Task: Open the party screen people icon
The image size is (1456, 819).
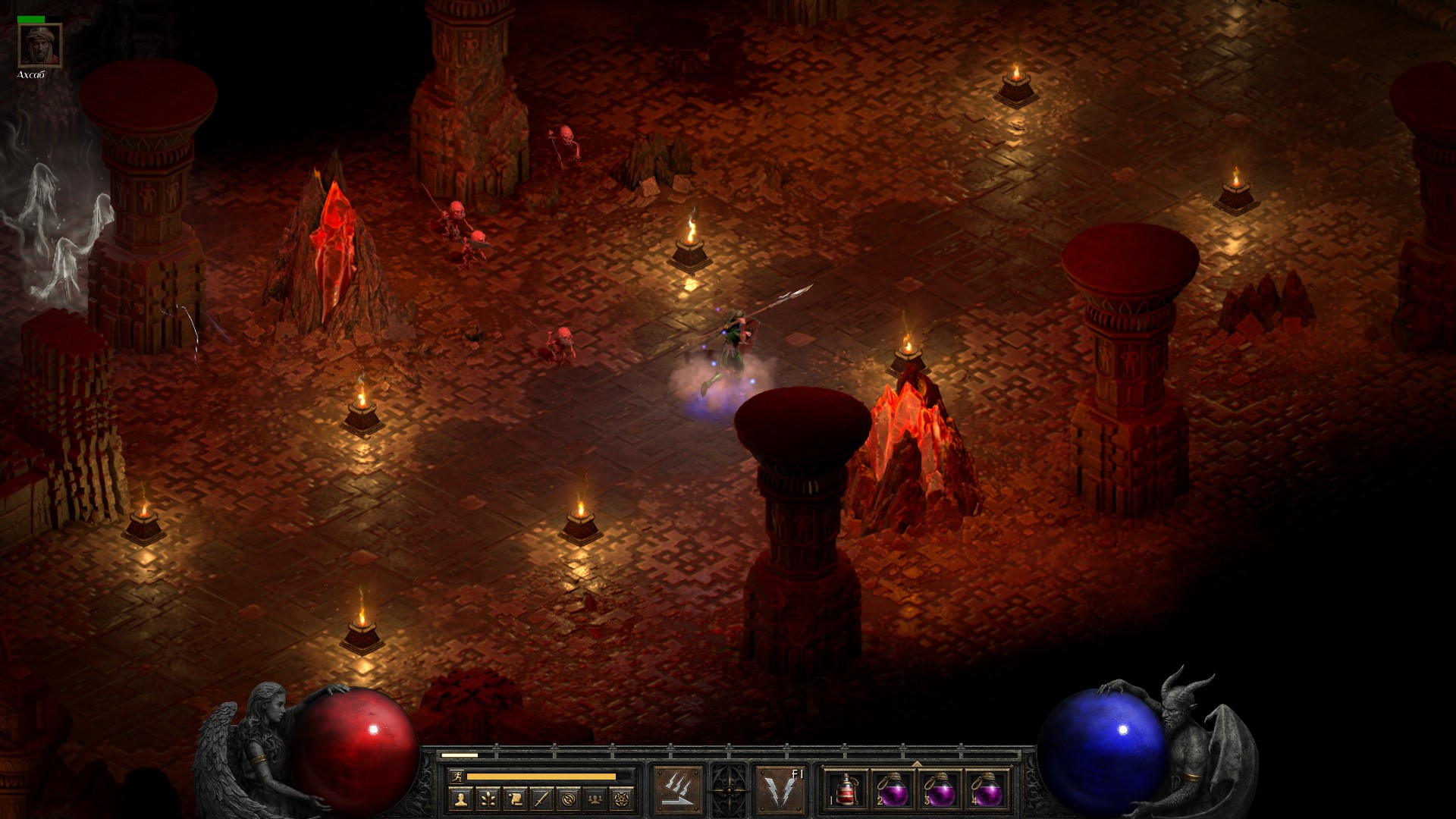Action: click(x=597, y=799)
